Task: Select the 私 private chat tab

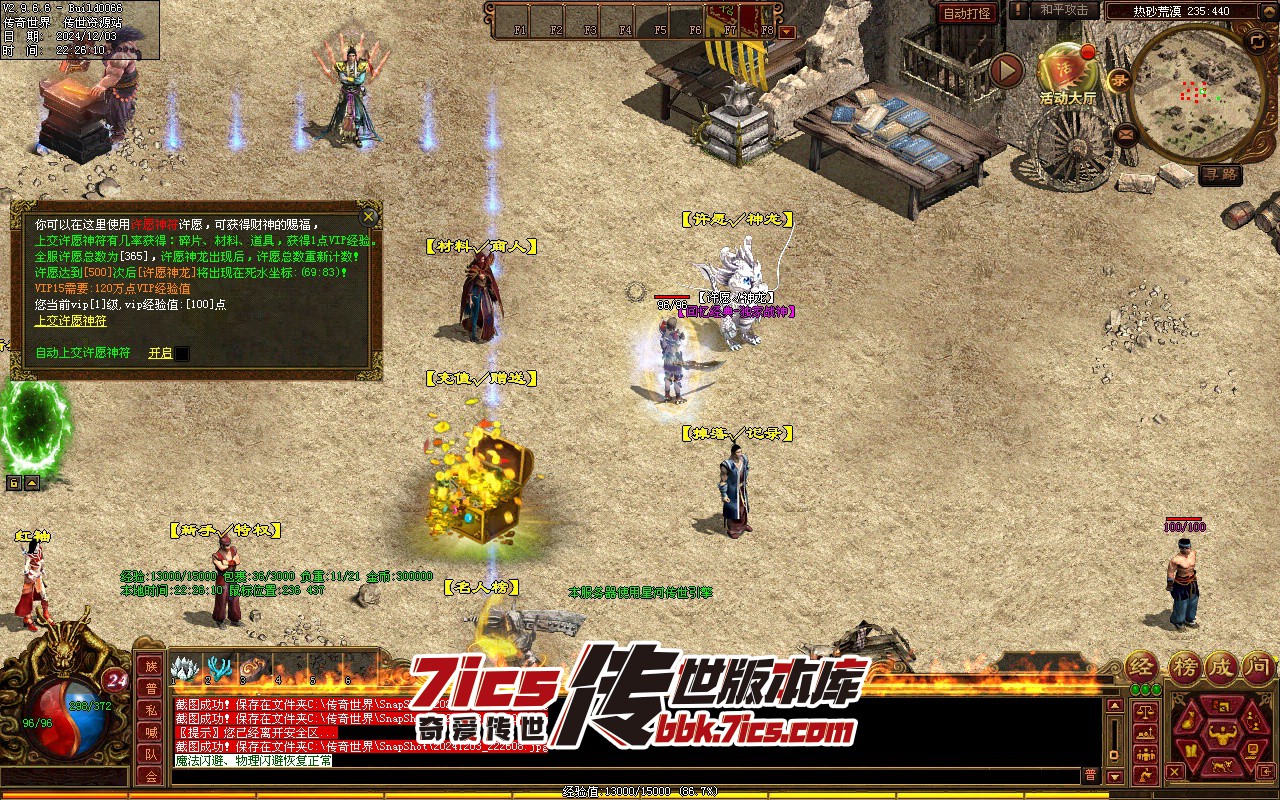Action: pyautogui.click(x=150, y=711)
